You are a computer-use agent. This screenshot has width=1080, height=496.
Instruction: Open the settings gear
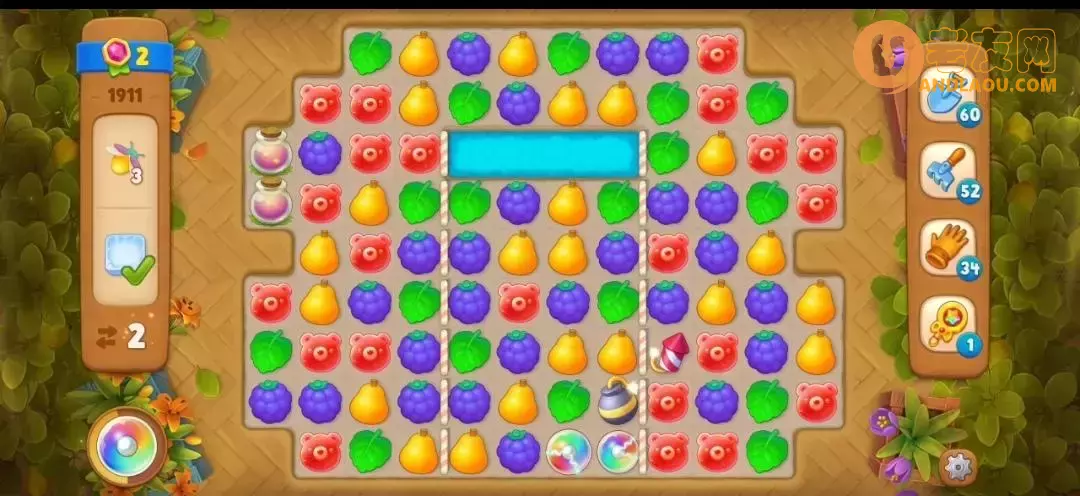(957, 465)
